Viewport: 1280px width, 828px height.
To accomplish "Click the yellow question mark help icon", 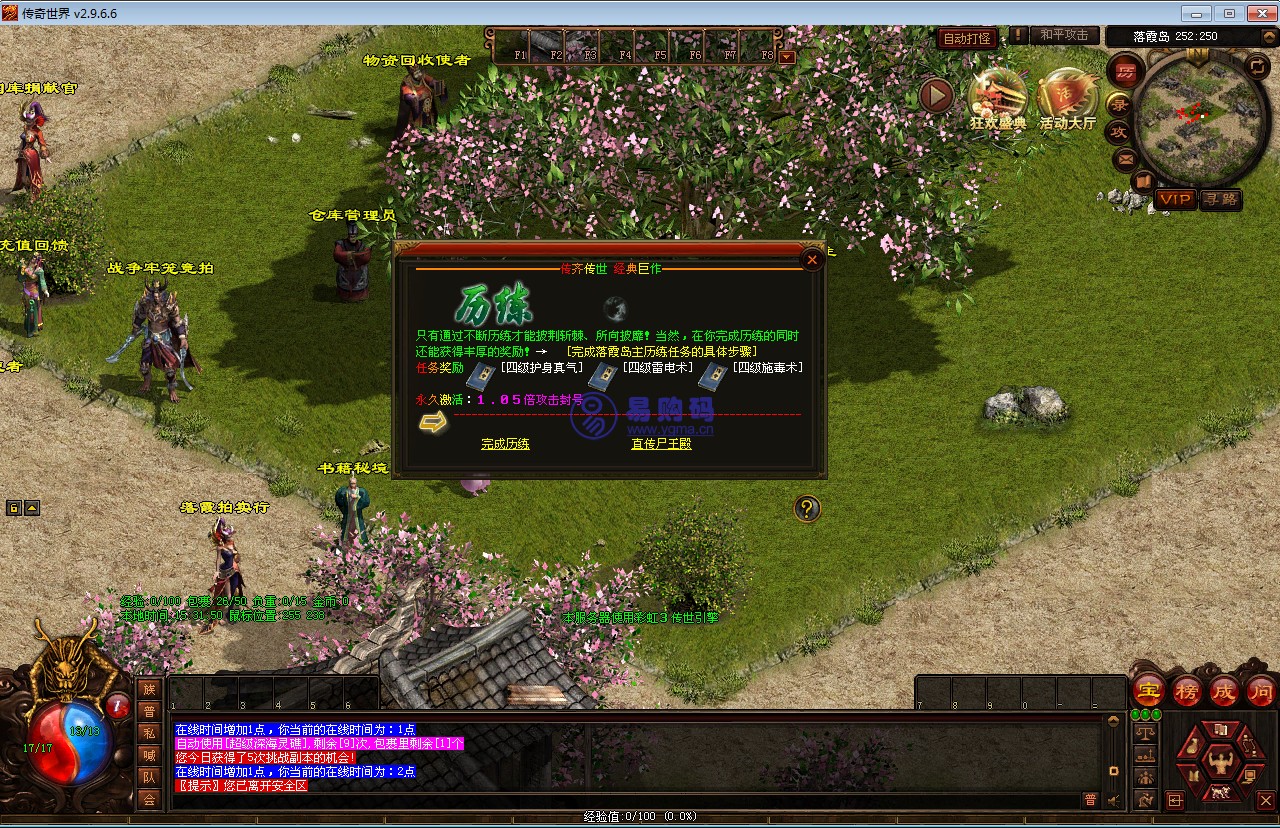I will point(807,509).
